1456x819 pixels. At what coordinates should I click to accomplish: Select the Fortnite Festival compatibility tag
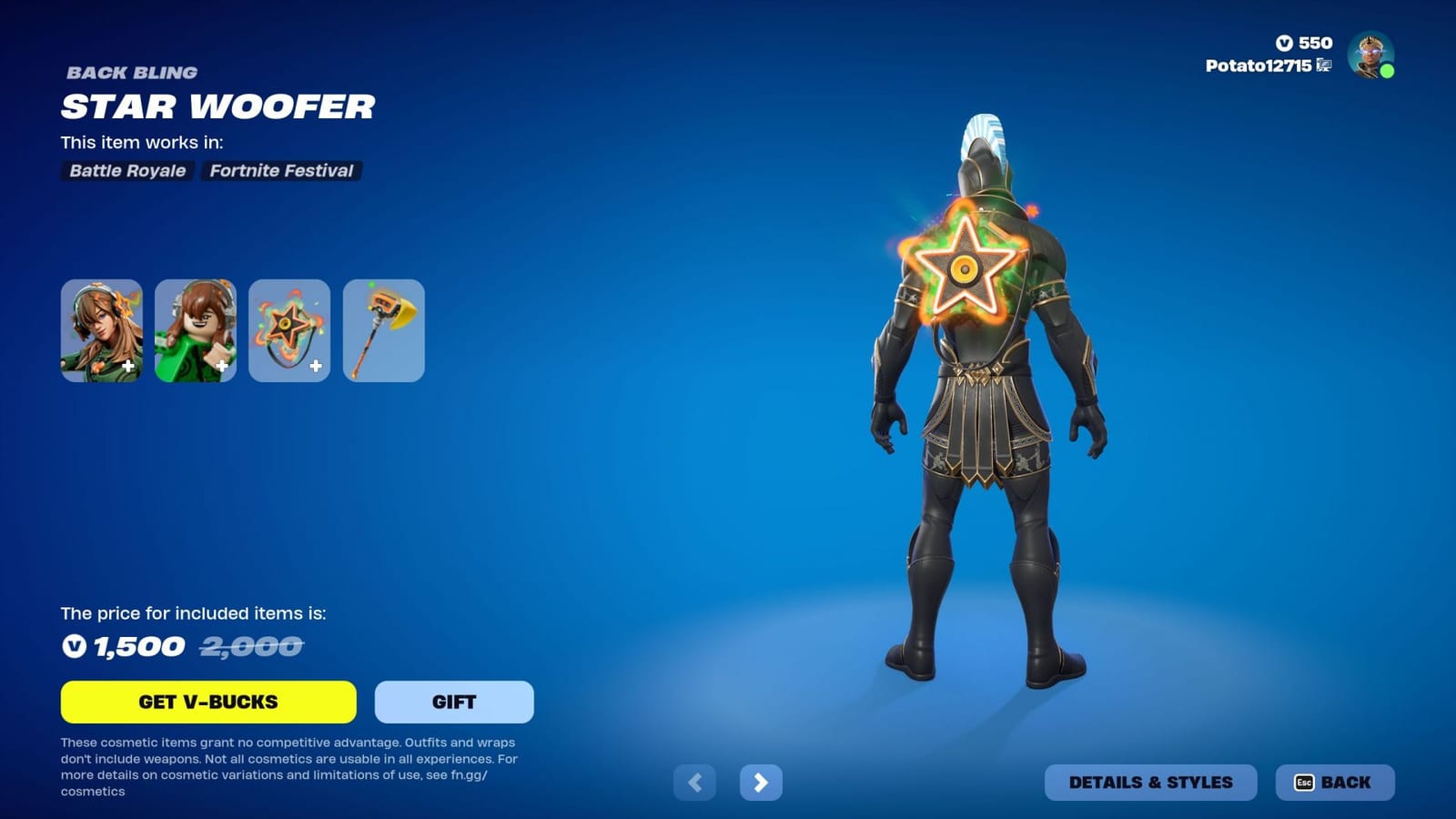tap(281, 171)
